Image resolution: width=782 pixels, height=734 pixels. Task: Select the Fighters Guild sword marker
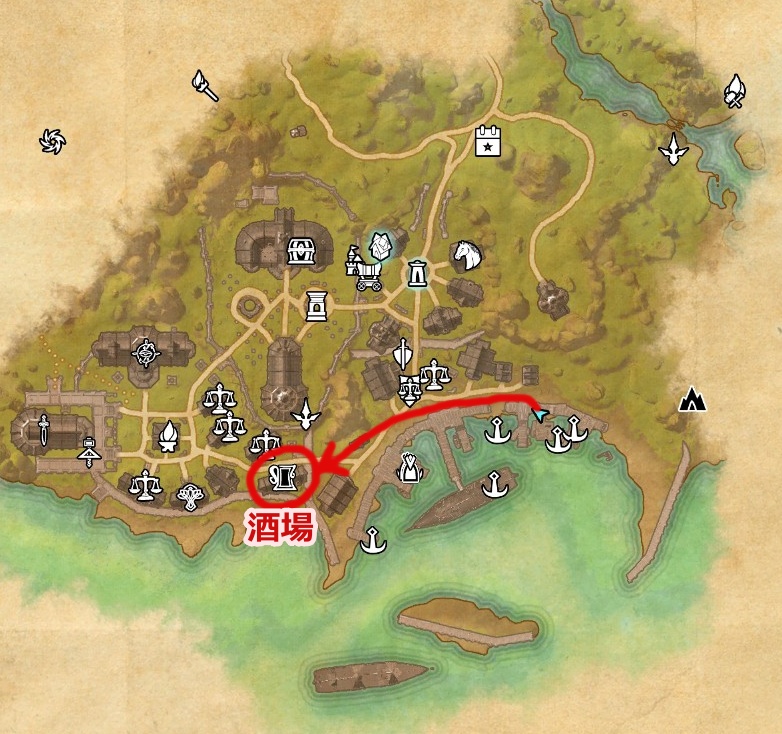point(43,432)
